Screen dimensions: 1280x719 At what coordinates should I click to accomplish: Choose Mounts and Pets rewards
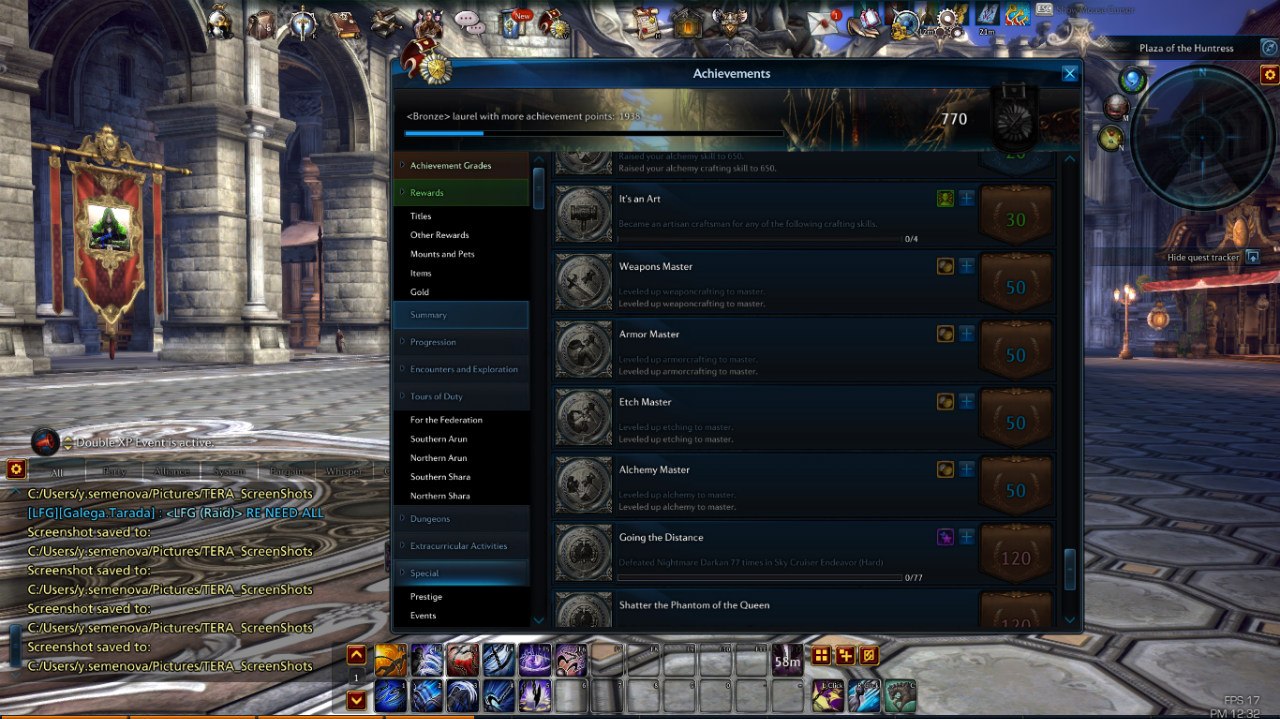pyautogui.click(x=442, y=254)
